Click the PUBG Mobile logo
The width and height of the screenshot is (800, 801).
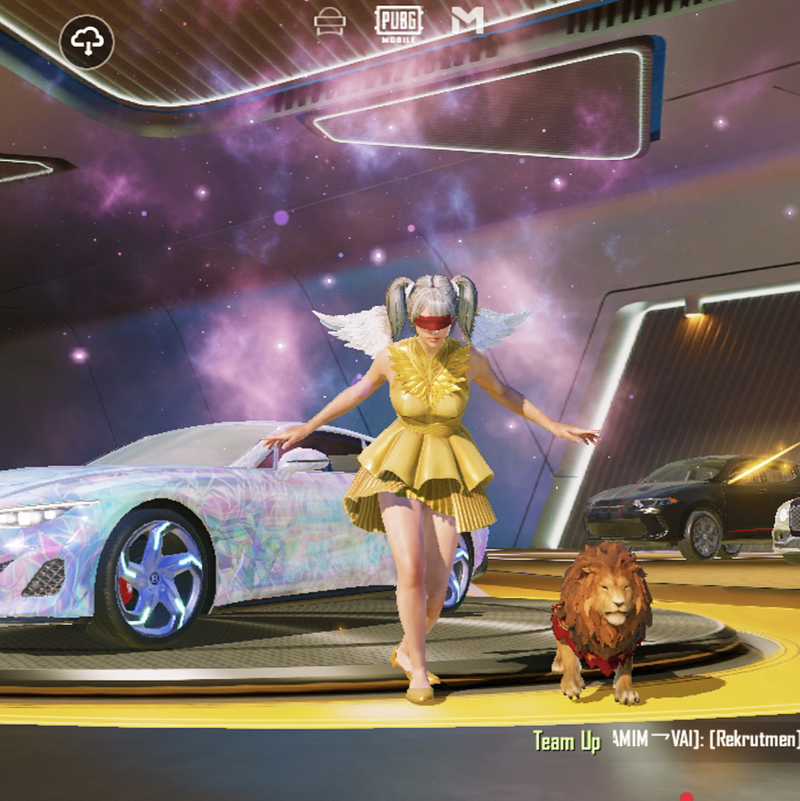tap(398, 20)
